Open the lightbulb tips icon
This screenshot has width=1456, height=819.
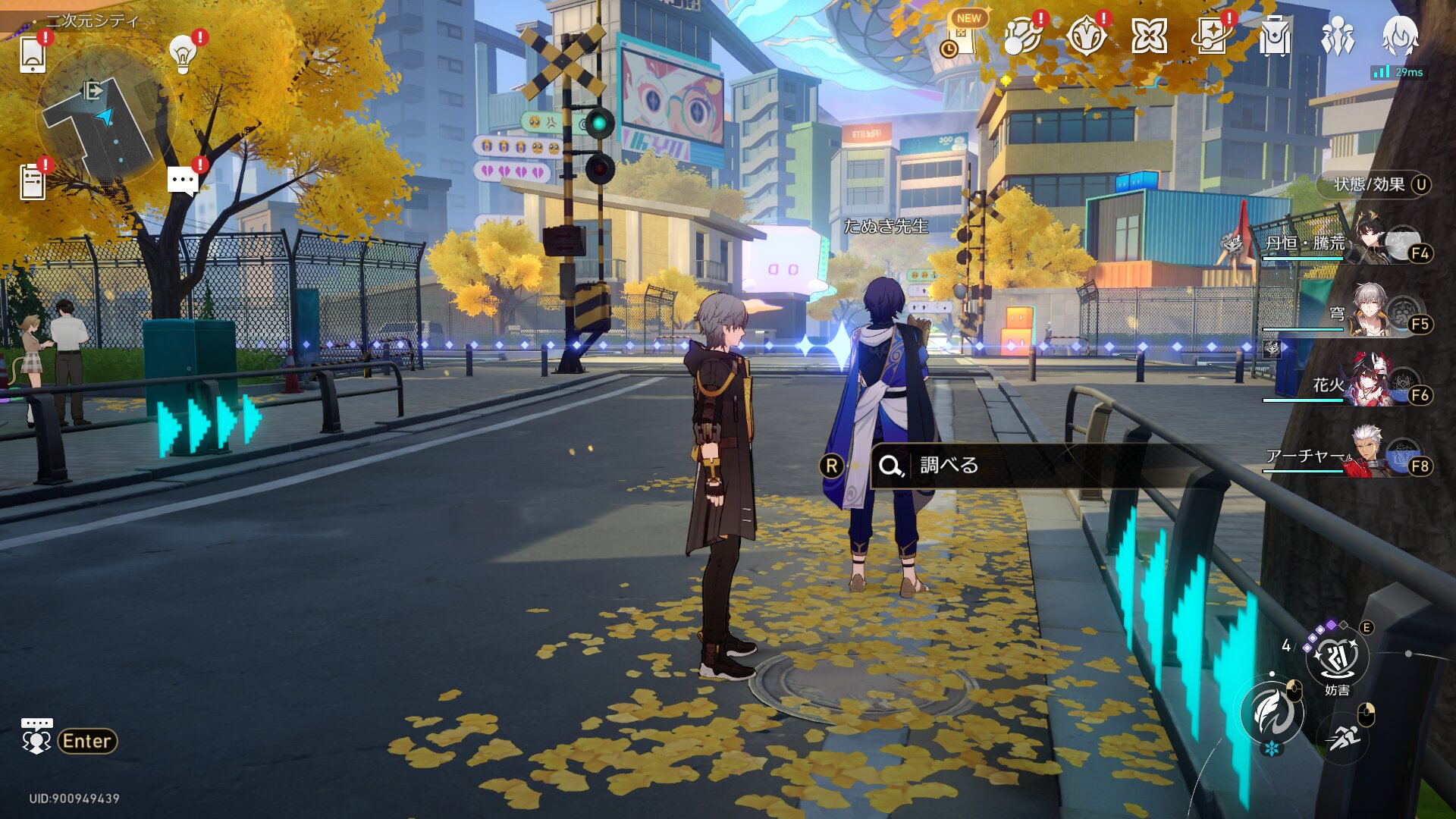(183, 55)
